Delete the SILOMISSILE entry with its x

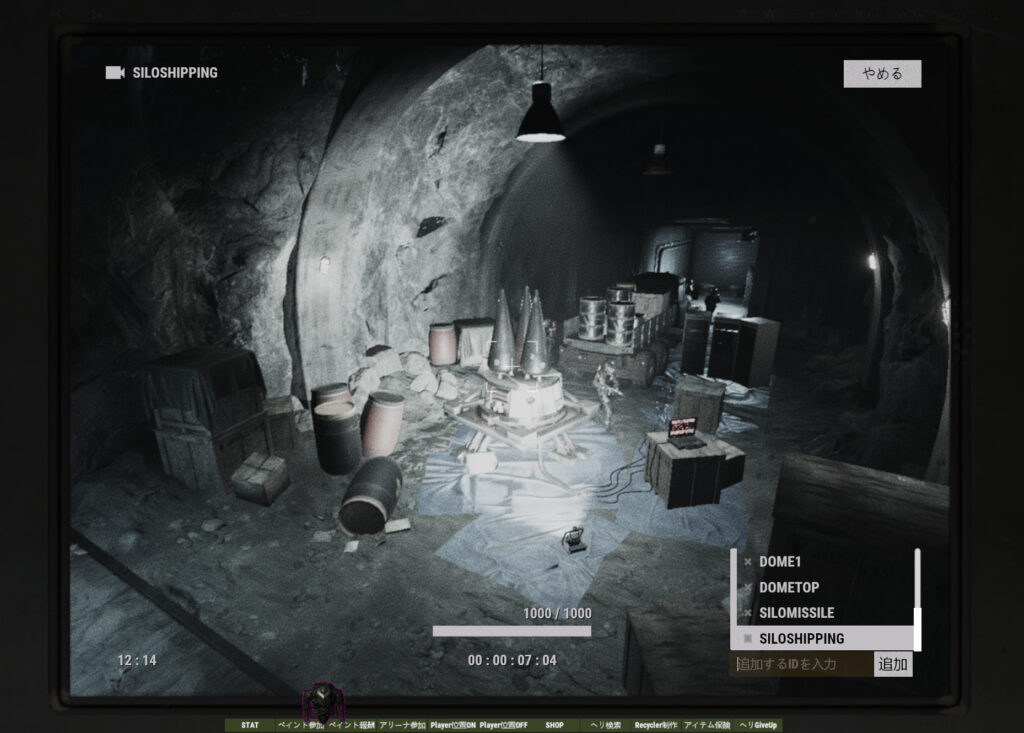(x=747, y=613)
